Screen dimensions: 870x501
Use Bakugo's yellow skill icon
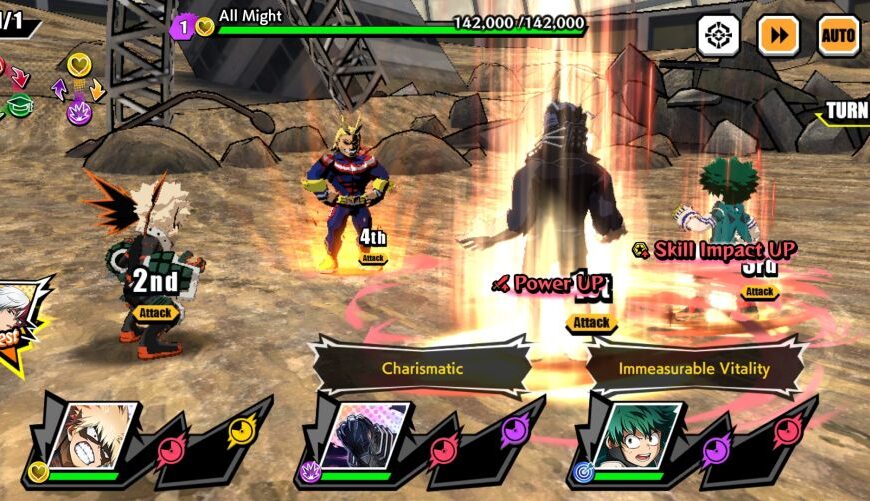(241, 431)
